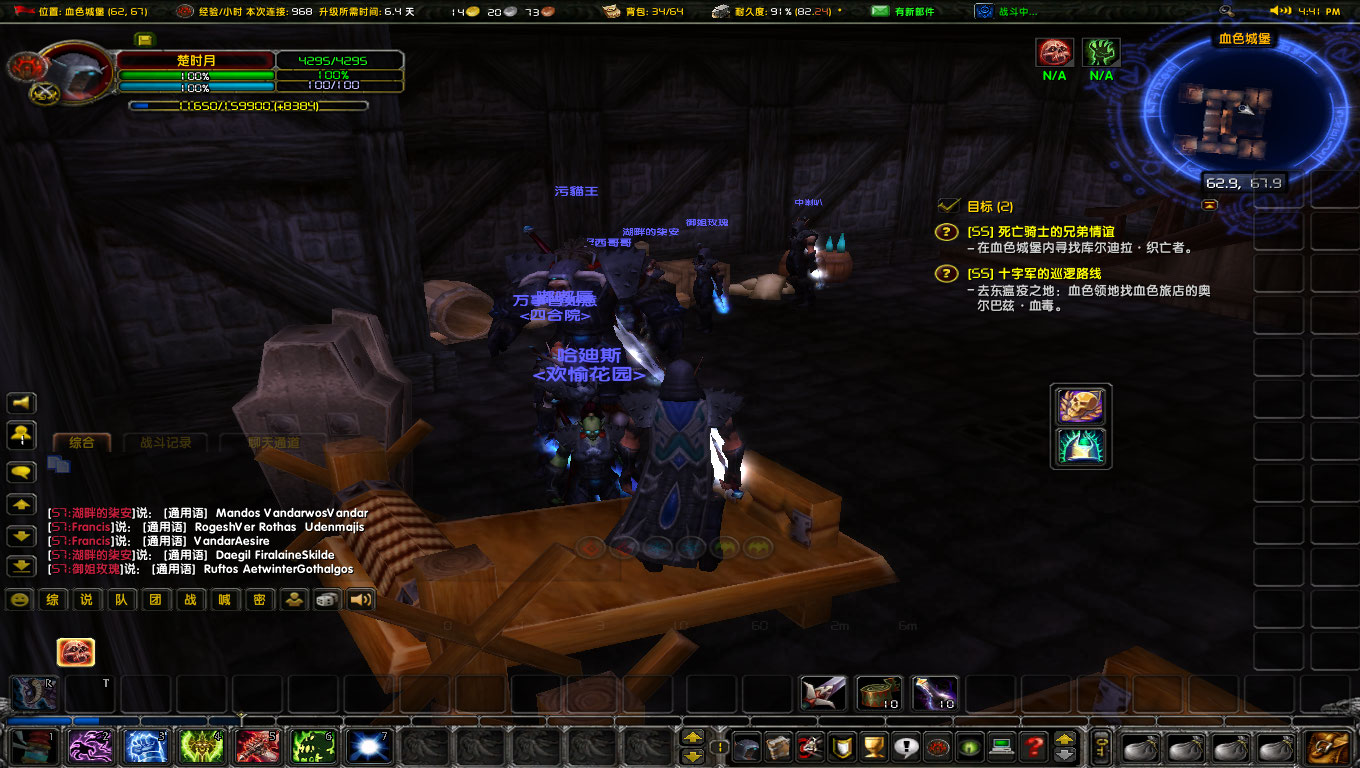Screen dimensions: 1360x768
Task: Click the experience progress bar under player frame
Action: 250,103
